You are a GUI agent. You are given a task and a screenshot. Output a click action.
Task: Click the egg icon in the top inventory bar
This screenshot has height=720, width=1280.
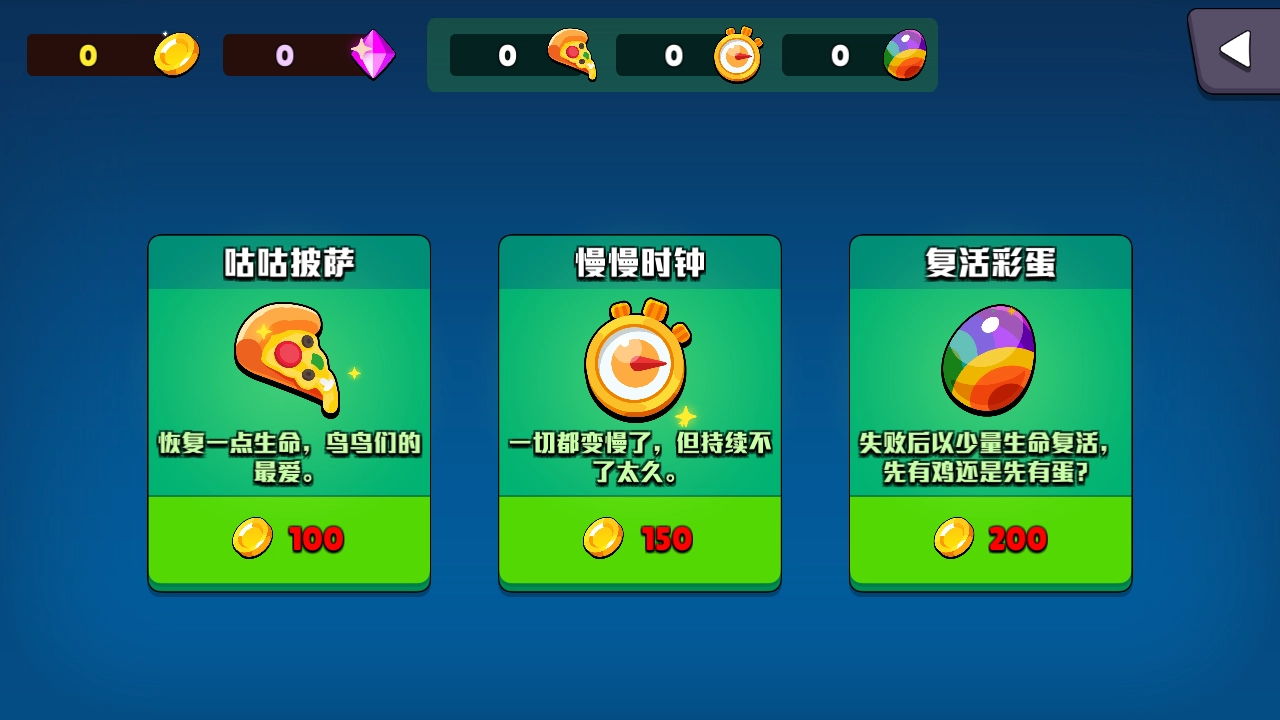(x=905, y=55)
